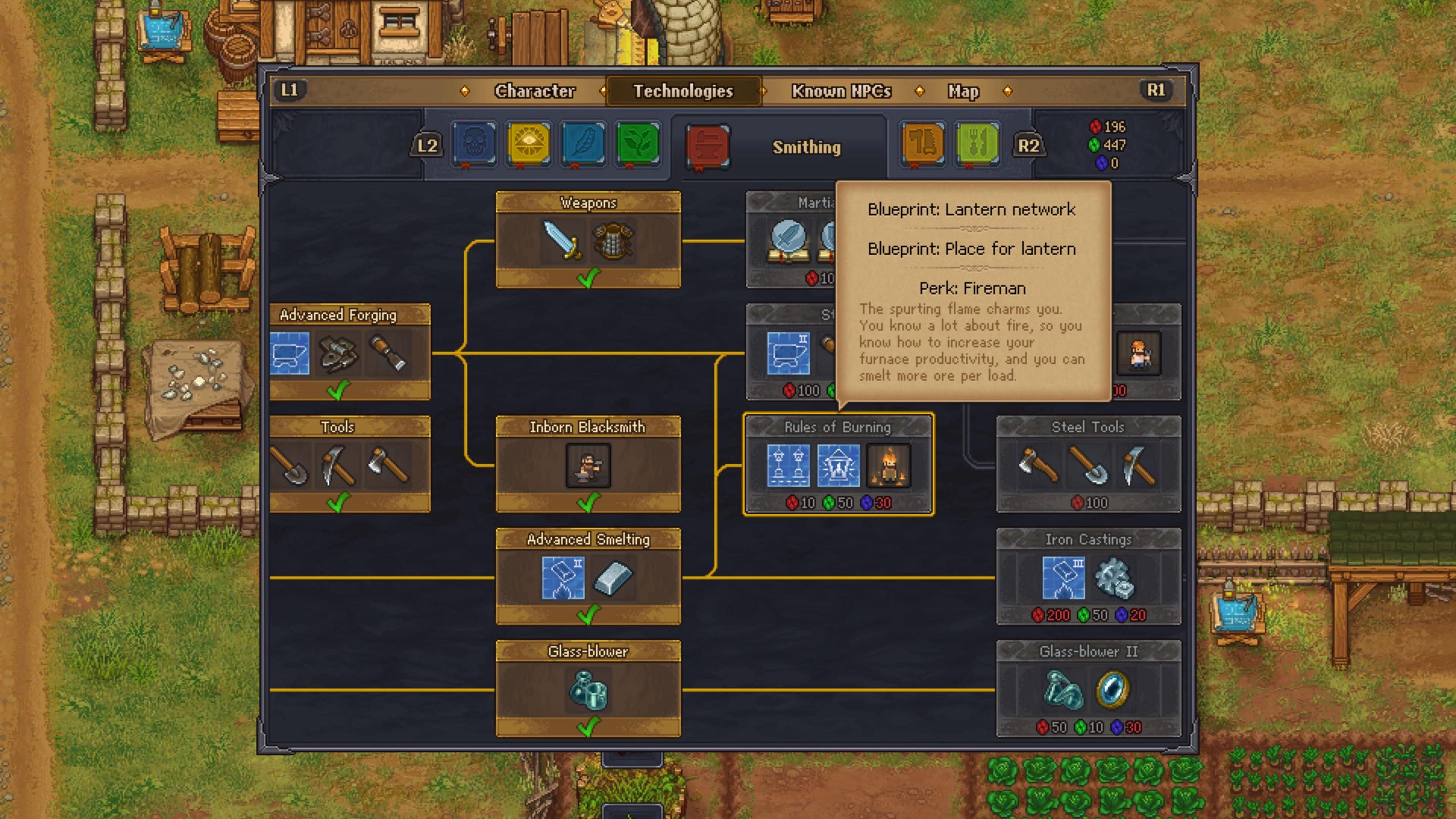Select the Iron Castings technology node
Viewport: 1456px width, 819px height.
pos(1088,577)
